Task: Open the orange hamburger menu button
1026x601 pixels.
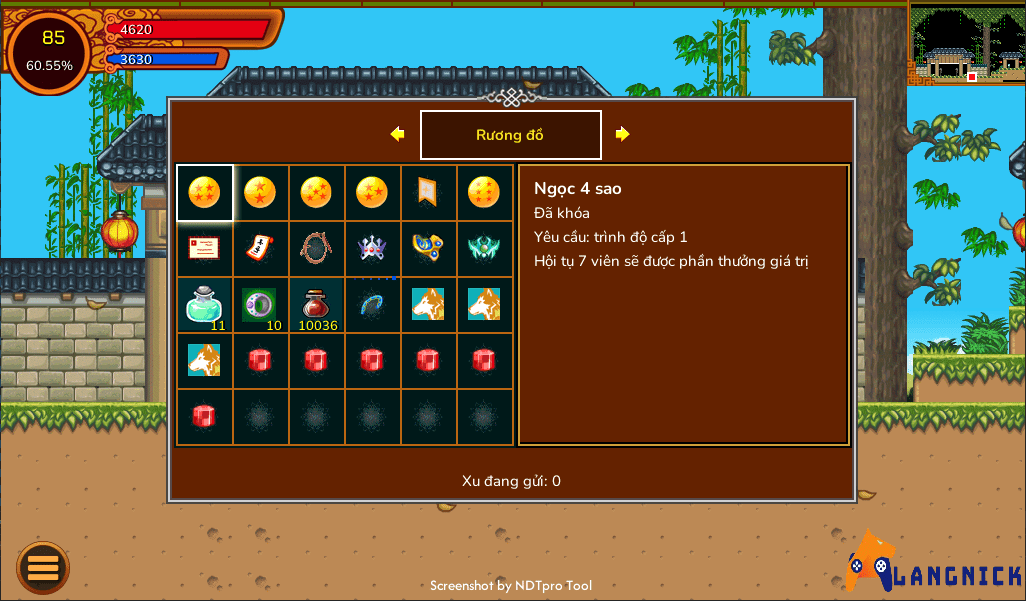Action: (43, 568)
